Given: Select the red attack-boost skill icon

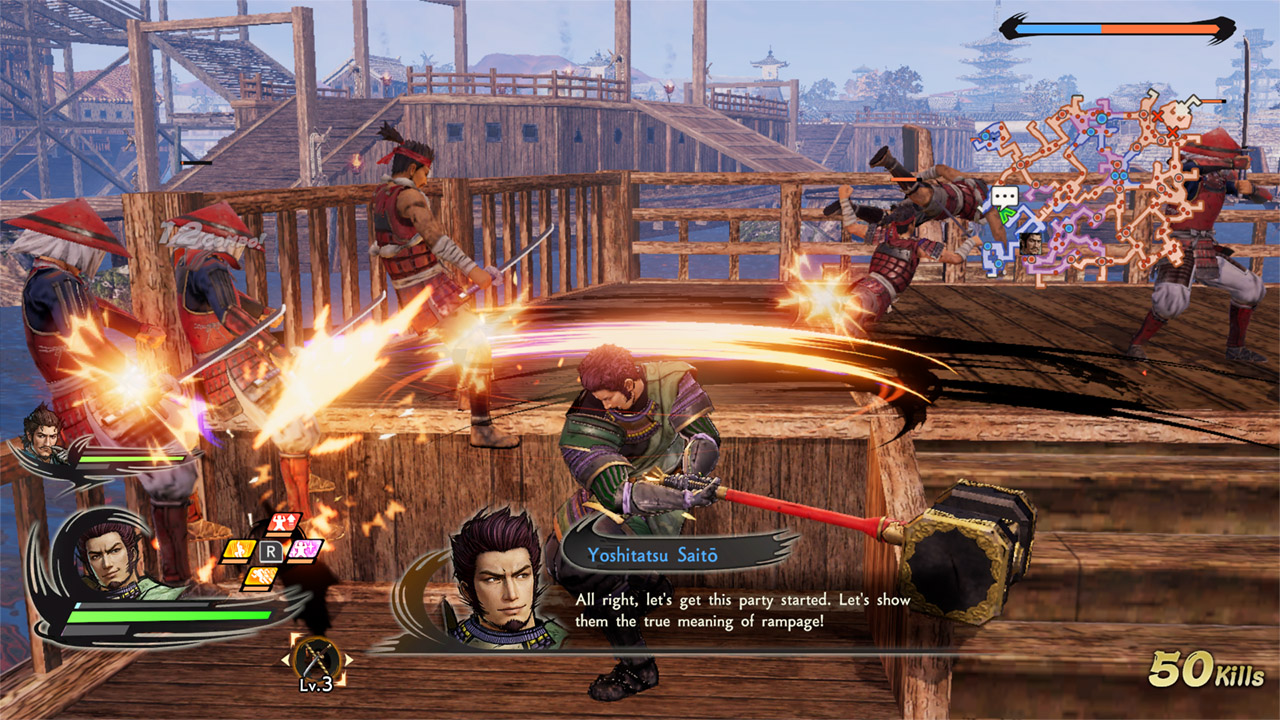Looking at the screenshot, I should [284, 521].
